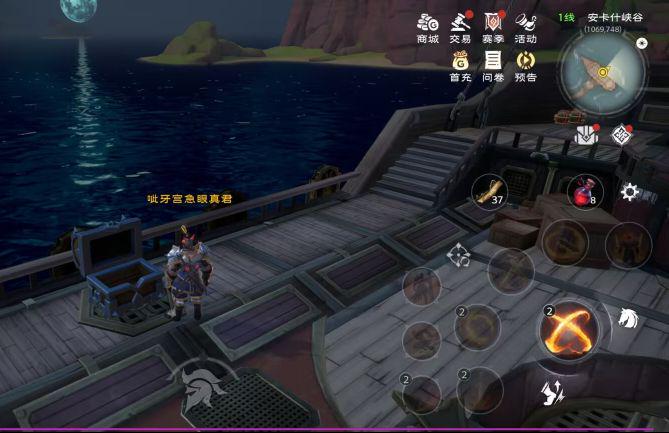Open the 问卷 survey icon
The height and width of the screenshot is (433, 669).
(x=492, y=62)
